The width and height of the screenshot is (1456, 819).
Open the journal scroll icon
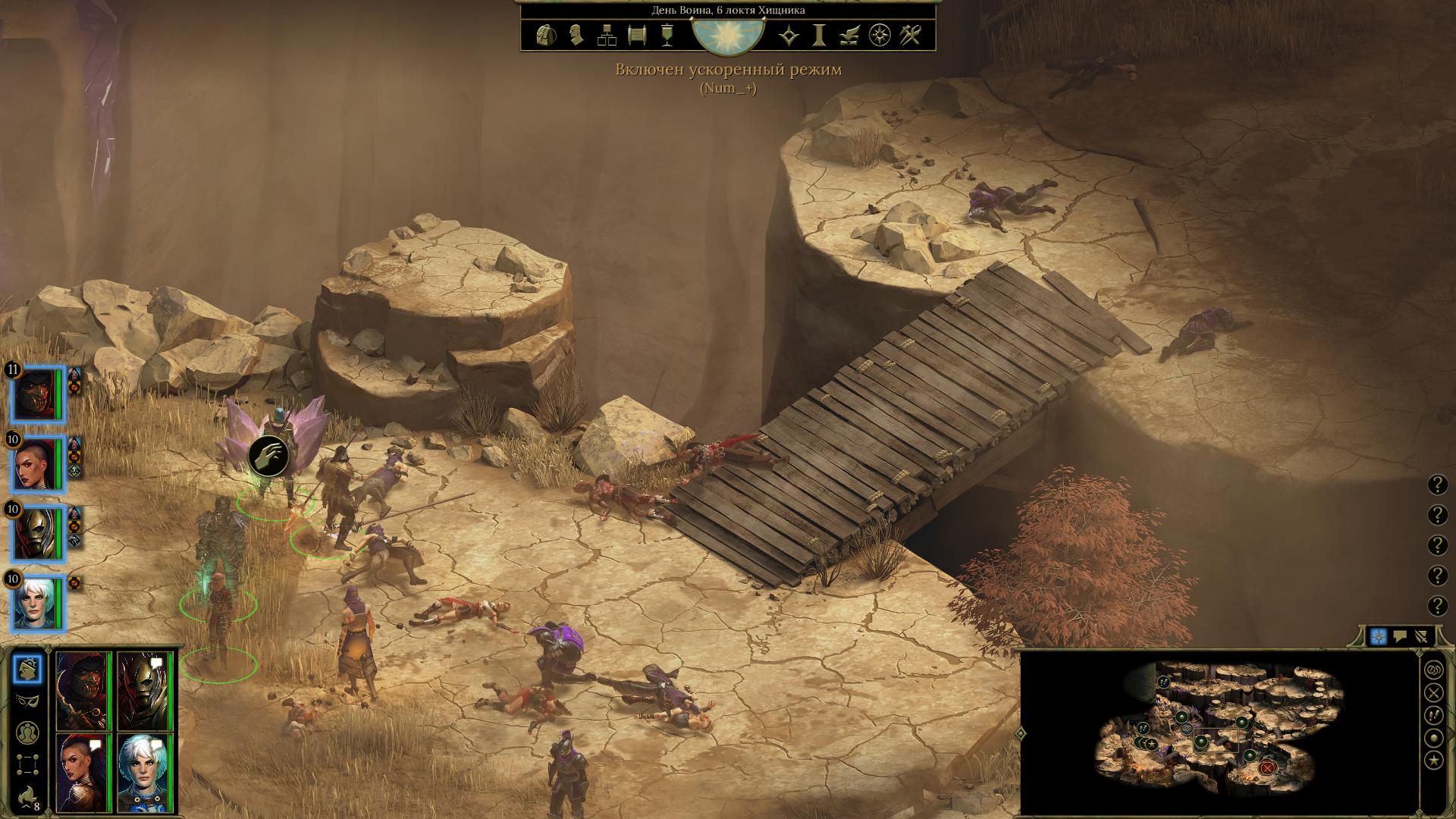coord(637,35)
